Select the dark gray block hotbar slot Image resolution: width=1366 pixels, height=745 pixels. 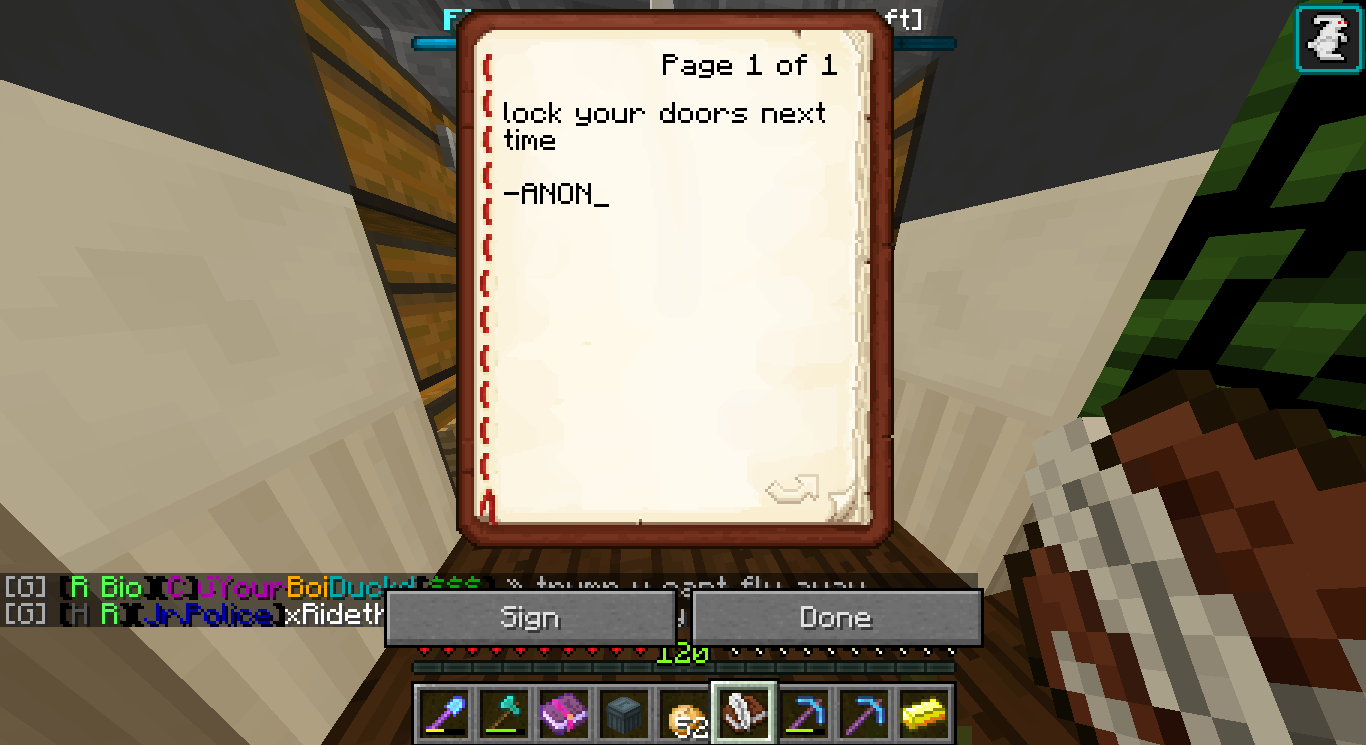click(x=623, y=714)
